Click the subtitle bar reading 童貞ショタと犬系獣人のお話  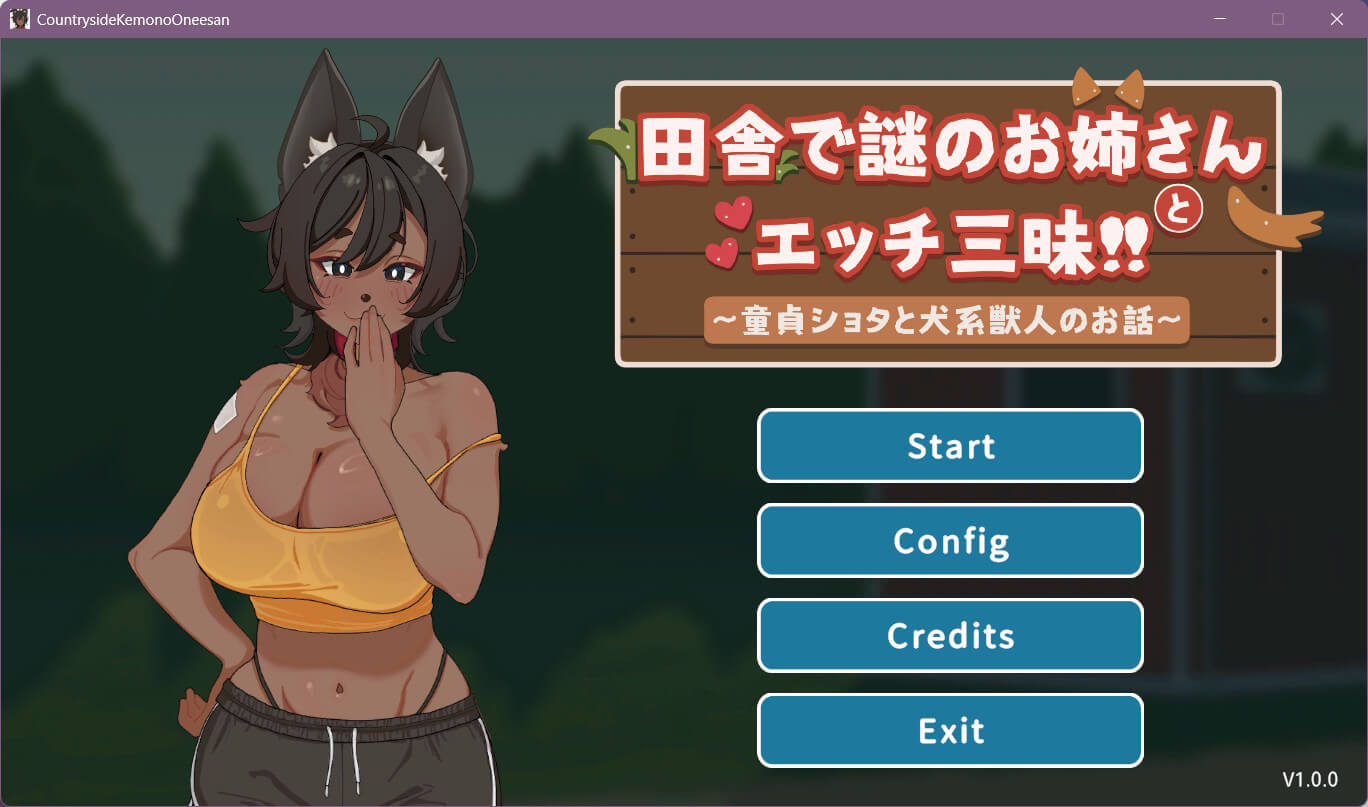[947, 321]
